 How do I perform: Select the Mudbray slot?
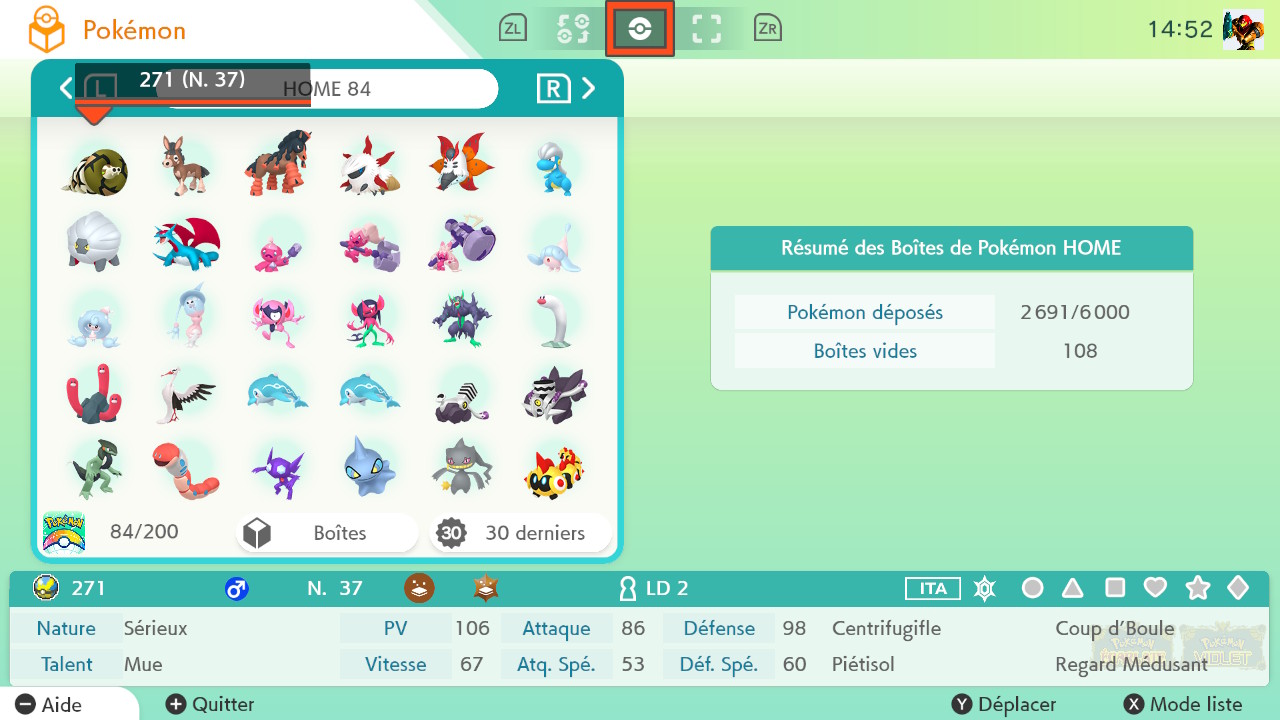point(186,164)
